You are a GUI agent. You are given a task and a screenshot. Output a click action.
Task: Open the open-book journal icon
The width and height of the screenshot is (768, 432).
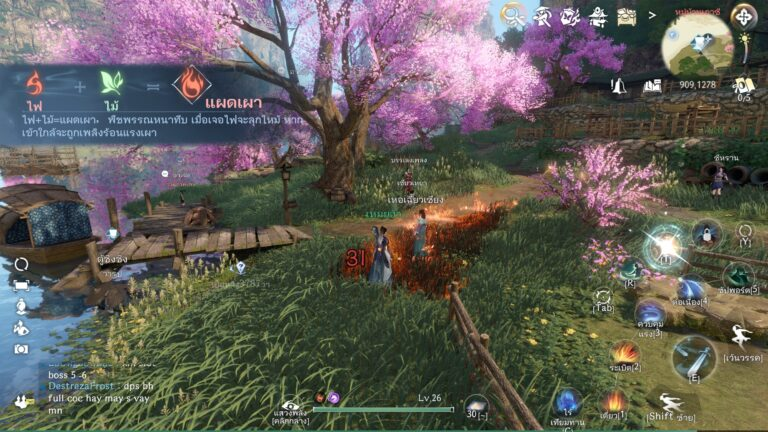(652, 86)
